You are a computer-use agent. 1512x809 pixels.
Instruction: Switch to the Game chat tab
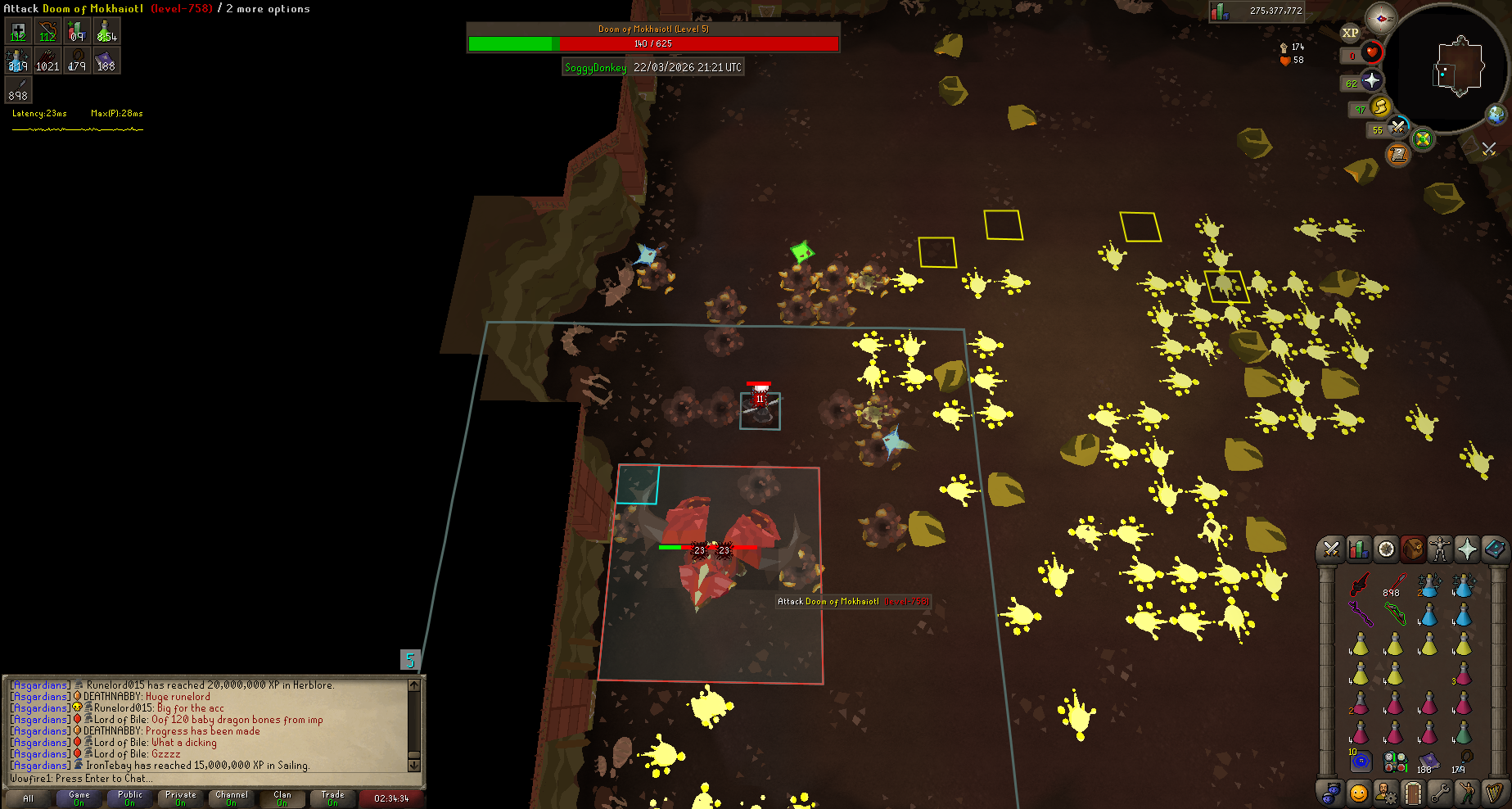79,798
